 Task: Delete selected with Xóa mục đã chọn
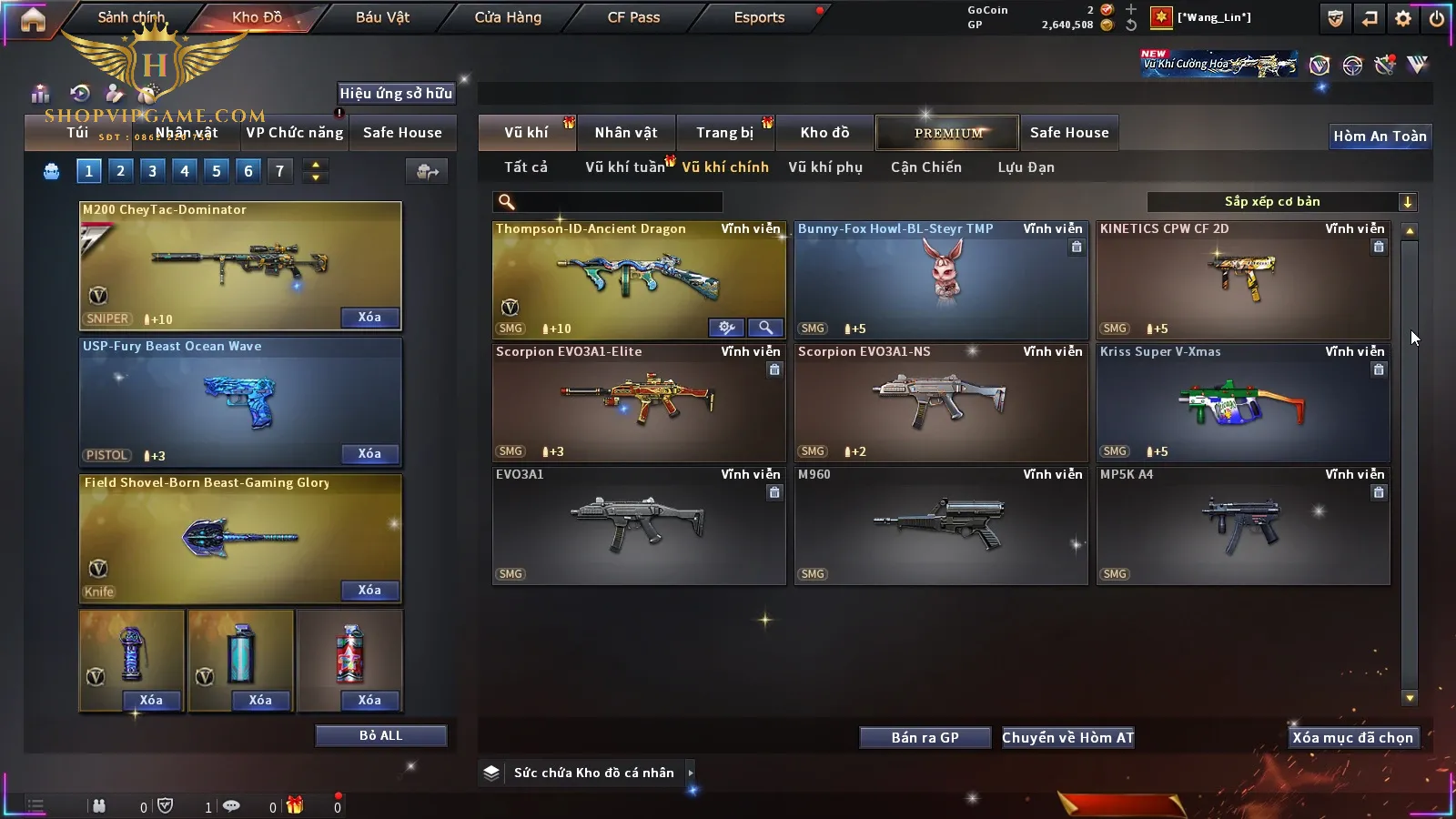coord(1352,737)
